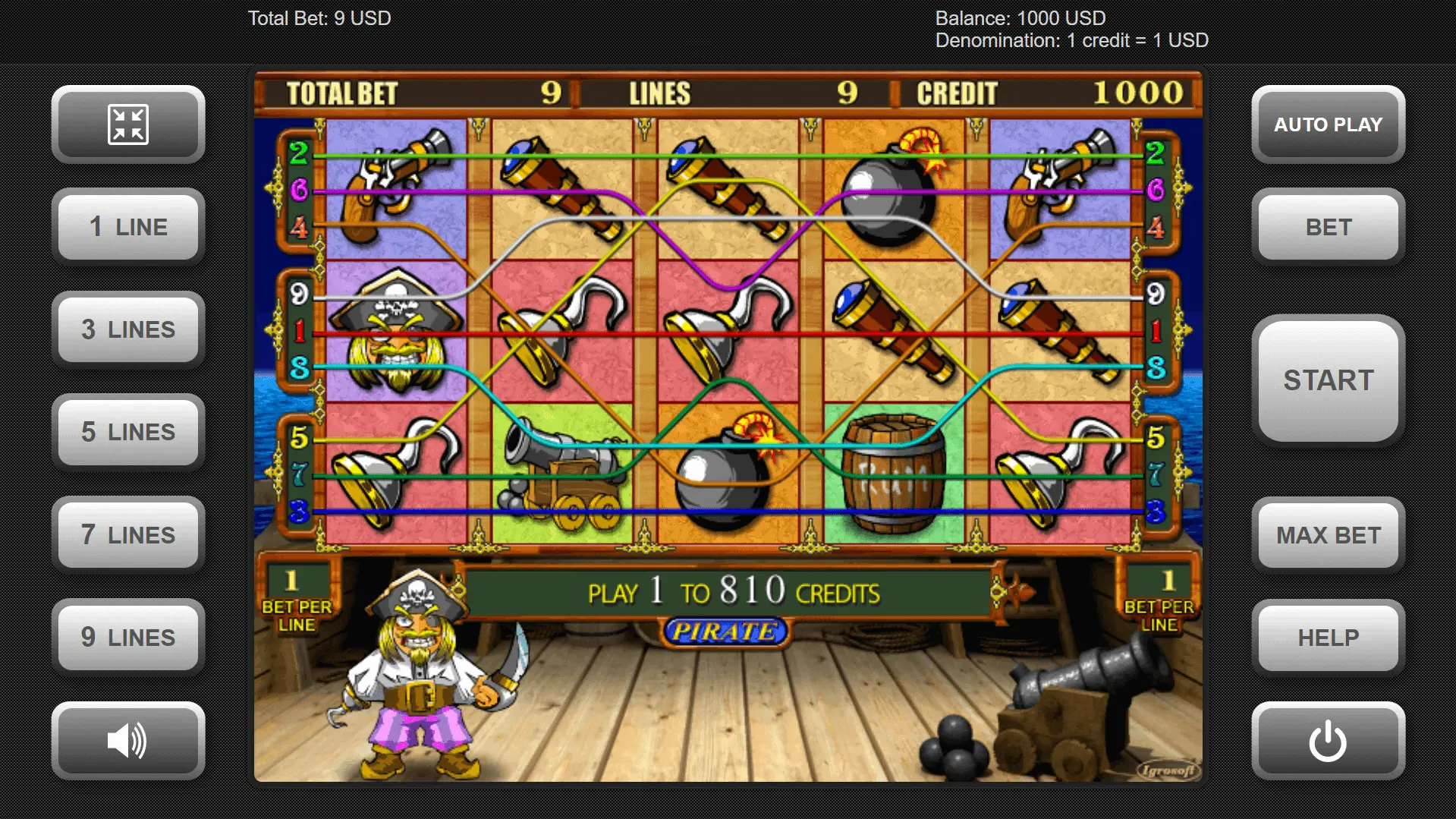
Task: Select the 1 LINE option
Action: [128, 227]
